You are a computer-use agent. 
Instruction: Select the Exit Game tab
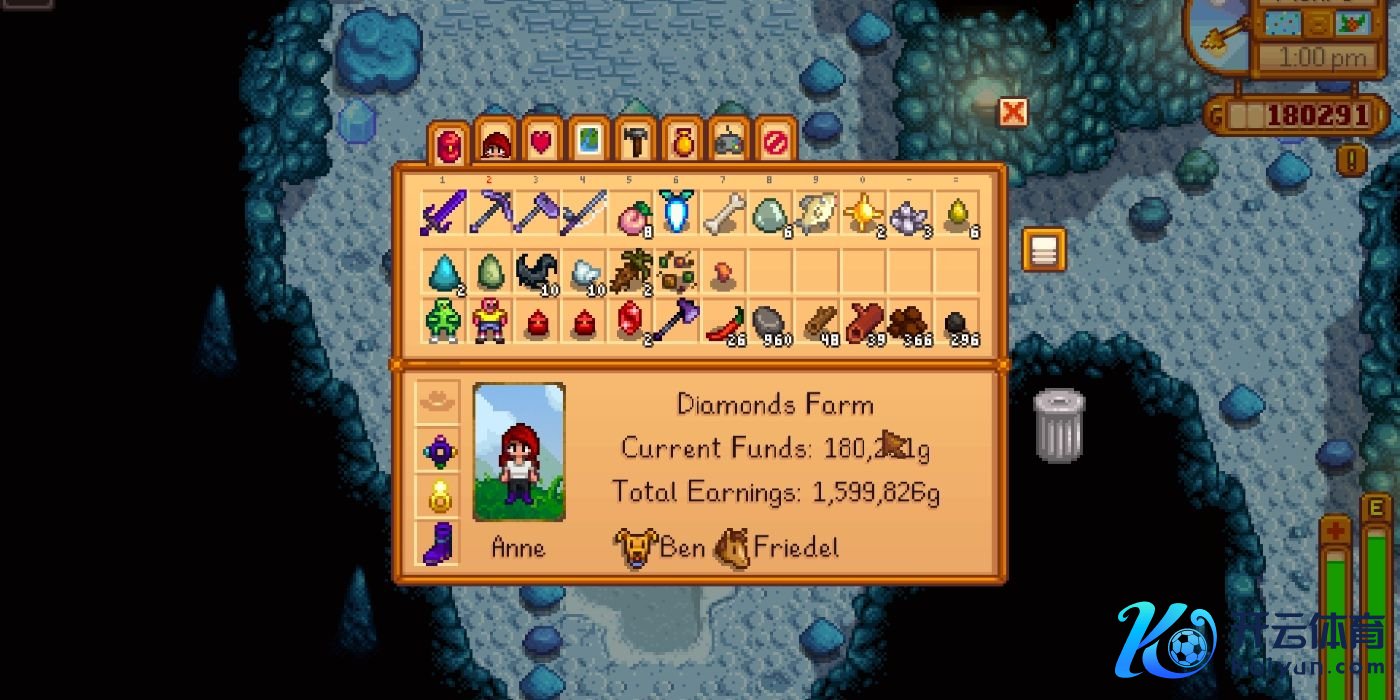pyautogui.click(x=775, y=143)
